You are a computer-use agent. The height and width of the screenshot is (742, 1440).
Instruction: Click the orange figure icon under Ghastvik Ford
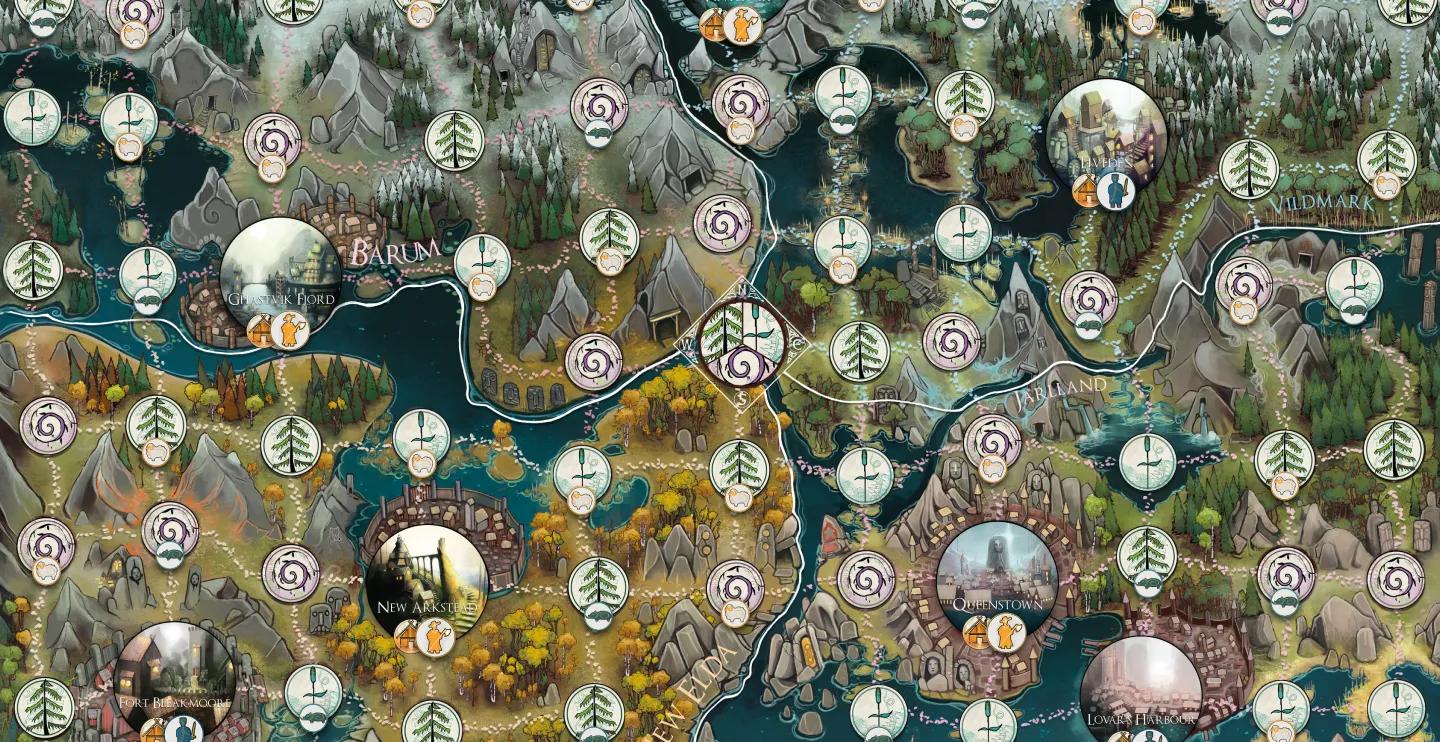289,329
